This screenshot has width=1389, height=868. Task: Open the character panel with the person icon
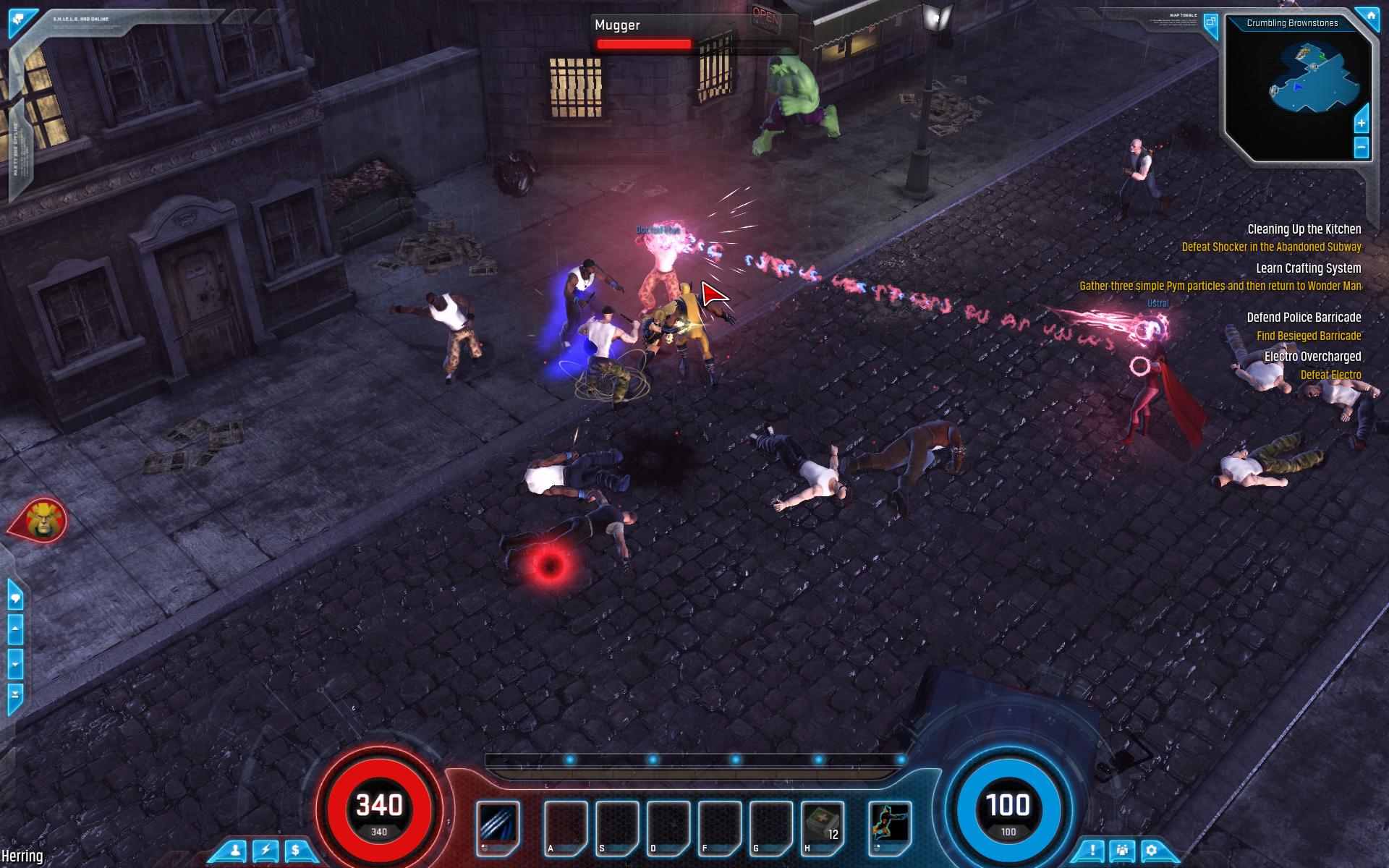click(x=235, y=851)
